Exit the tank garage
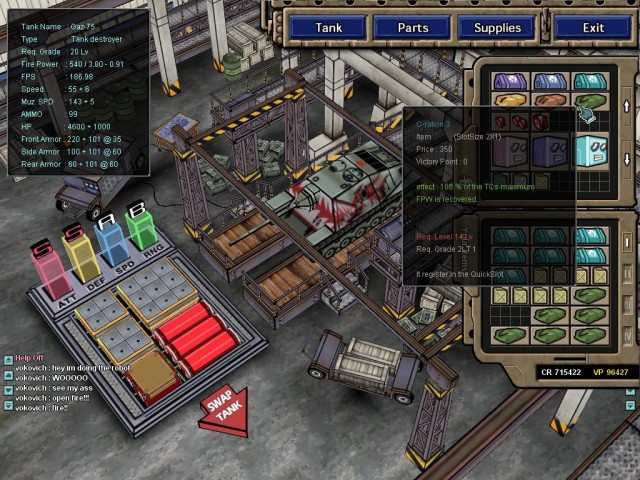This screenshot has height=480, width=640. (593, 27)
